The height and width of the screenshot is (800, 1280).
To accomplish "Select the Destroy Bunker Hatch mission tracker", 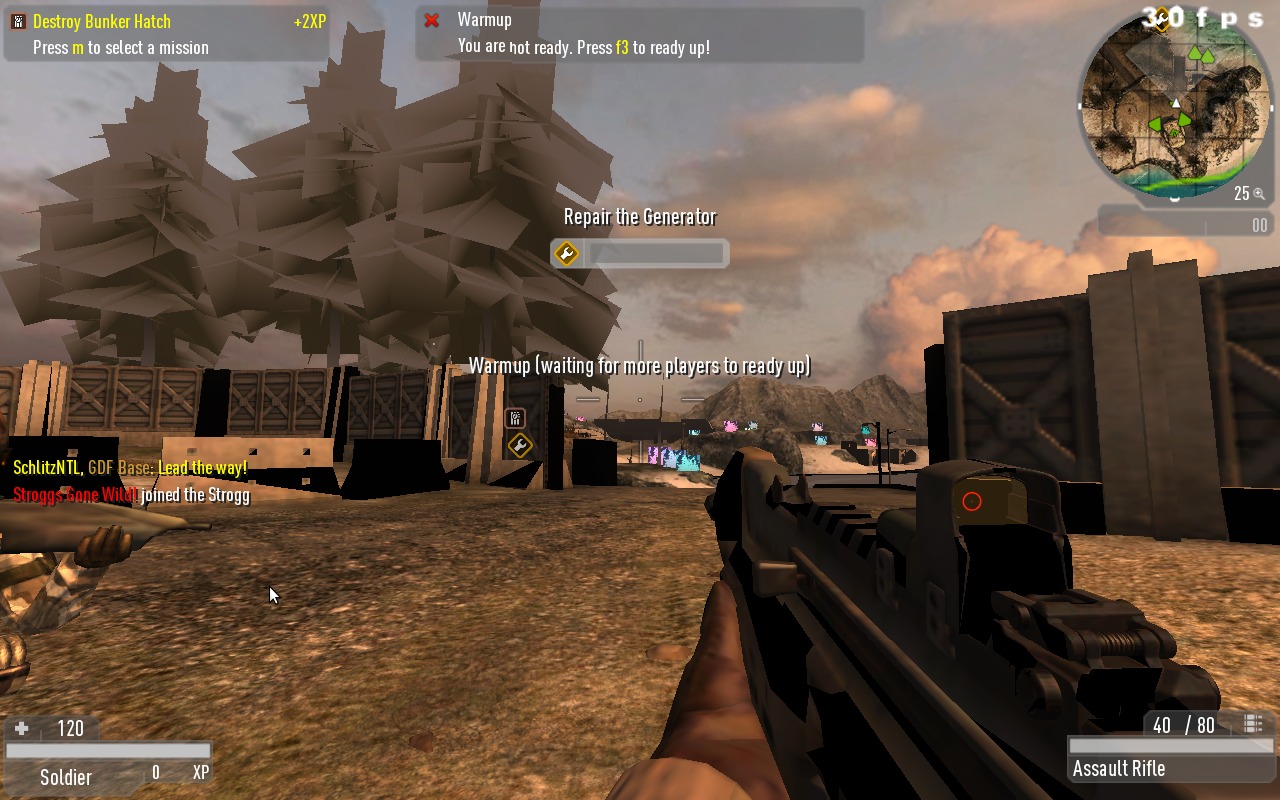I will (166, 34).
